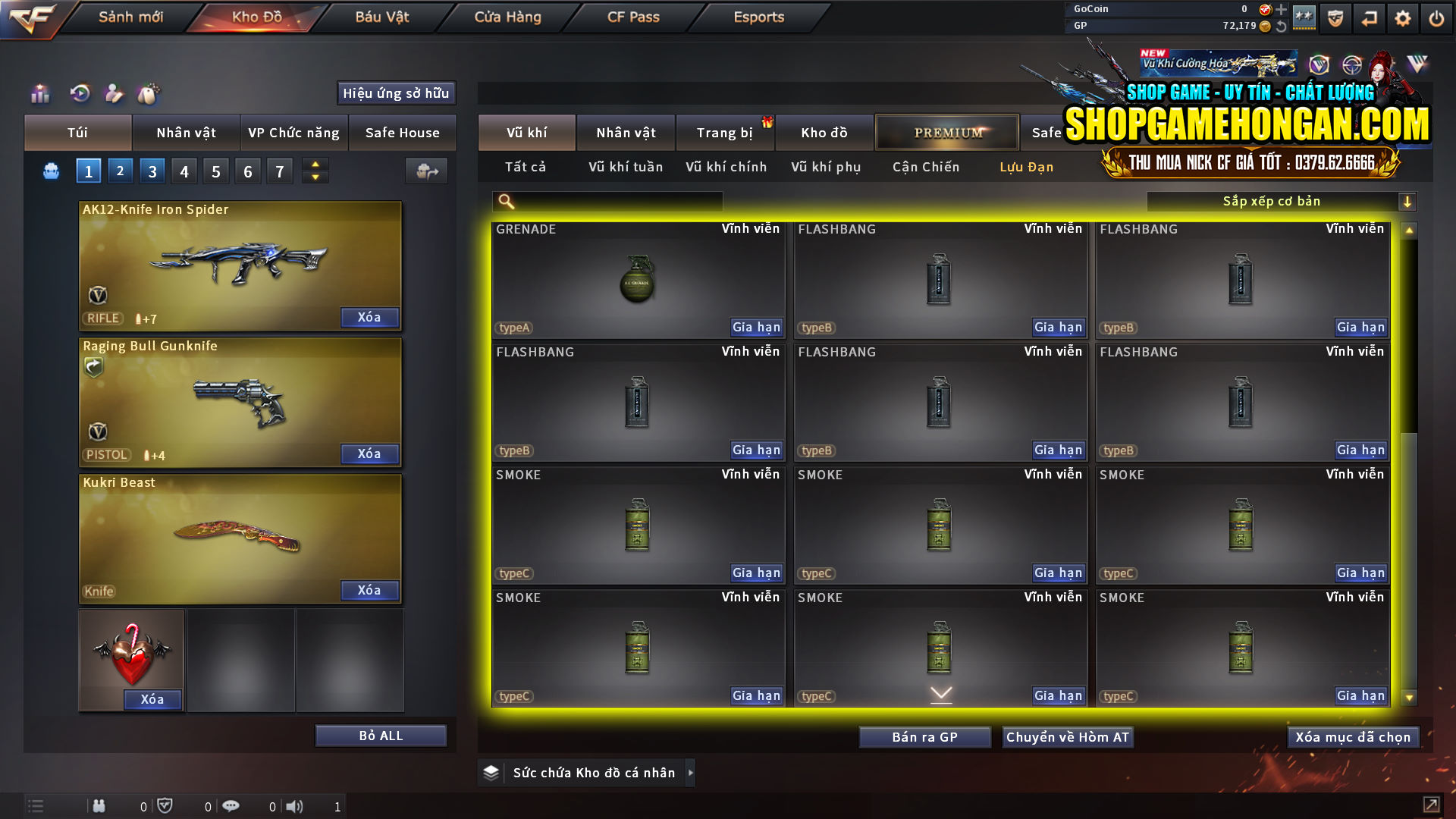The image size is (1456, 819).
Task: Click the power button icon at top right corner
Action: [x=1436, y=17]
